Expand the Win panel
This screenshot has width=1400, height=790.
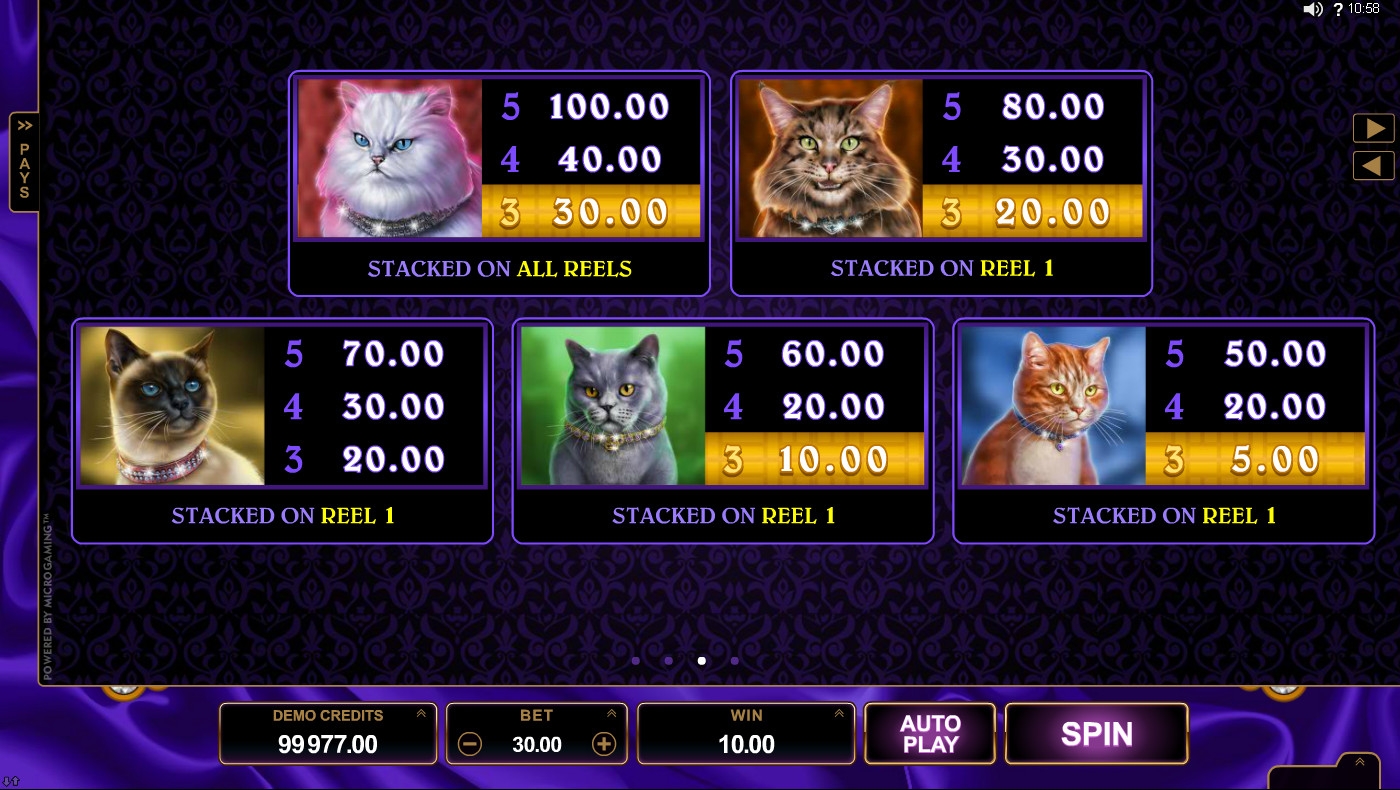click(838, 714)
